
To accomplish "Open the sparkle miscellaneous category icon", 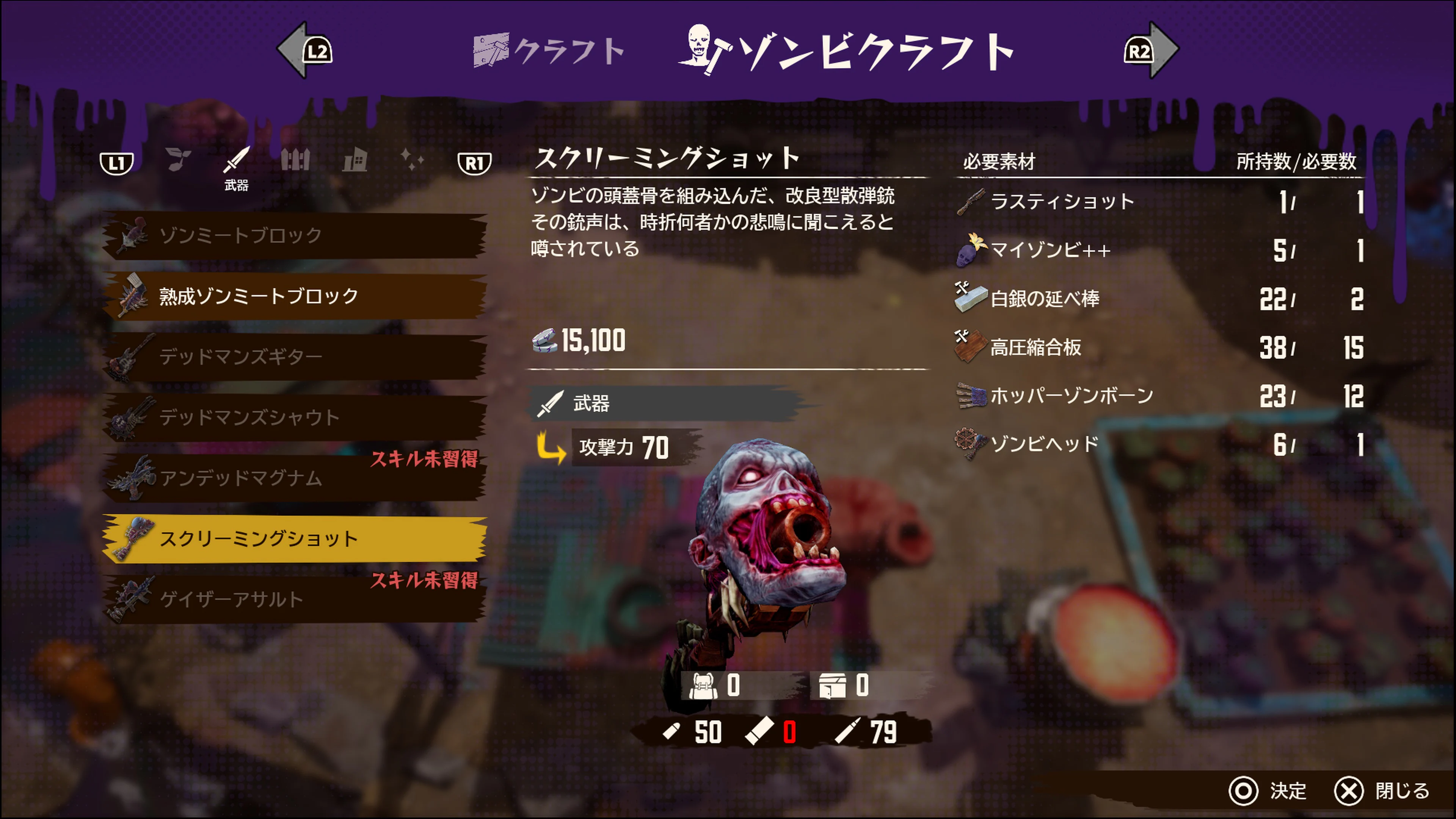I will (416, 161).
